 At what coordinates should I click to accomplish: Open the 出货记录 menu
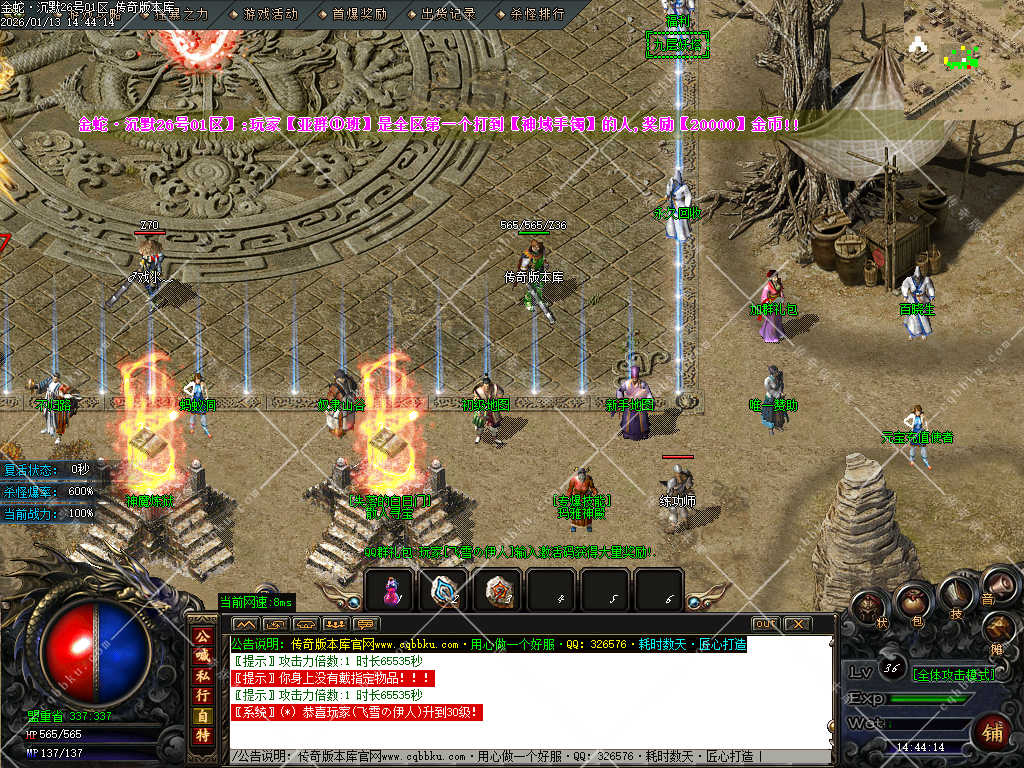tap(448, 14)
